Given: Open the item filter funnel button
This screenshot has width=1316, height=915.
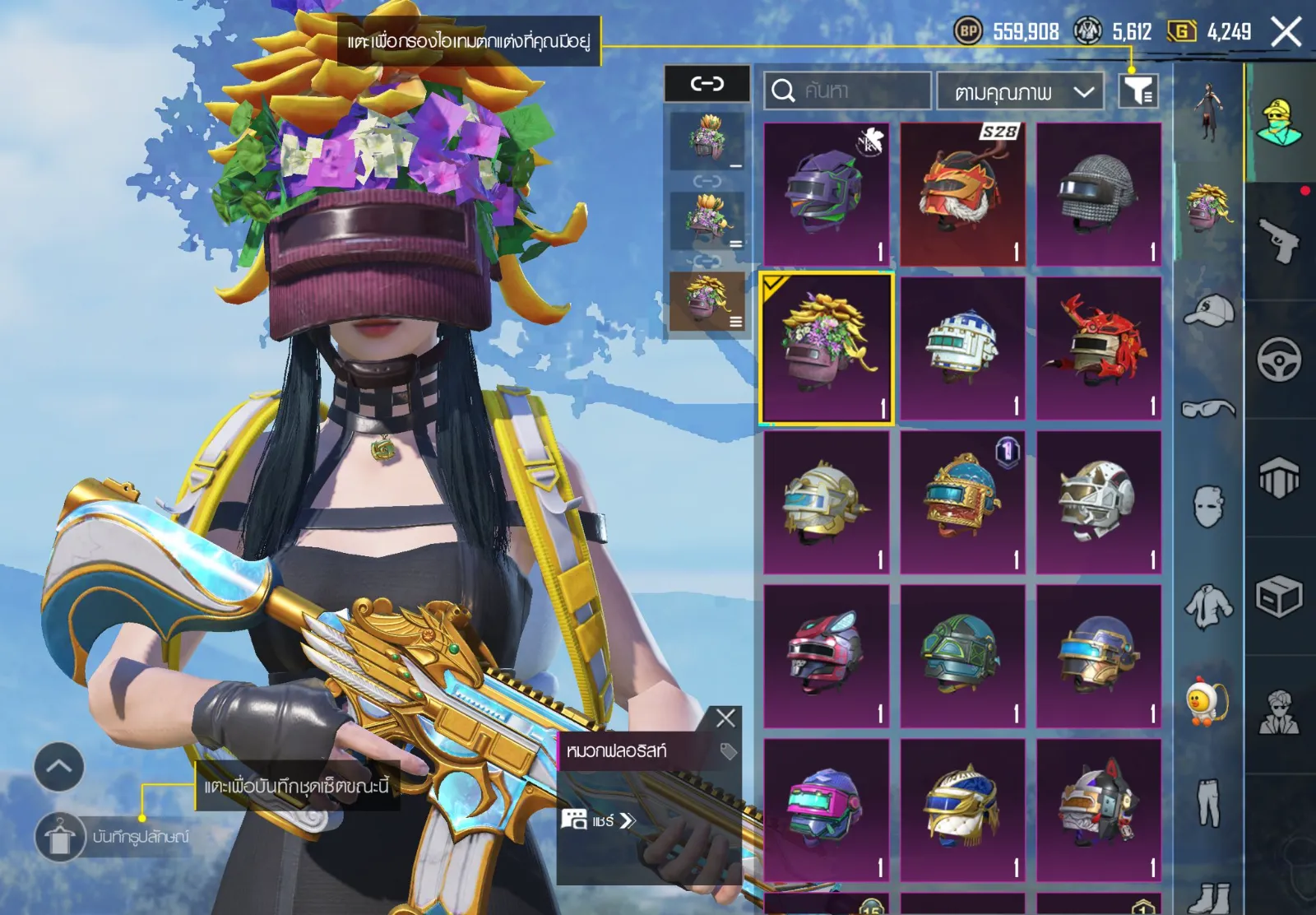Looking at the screenshot, I should coord(1138,91).
